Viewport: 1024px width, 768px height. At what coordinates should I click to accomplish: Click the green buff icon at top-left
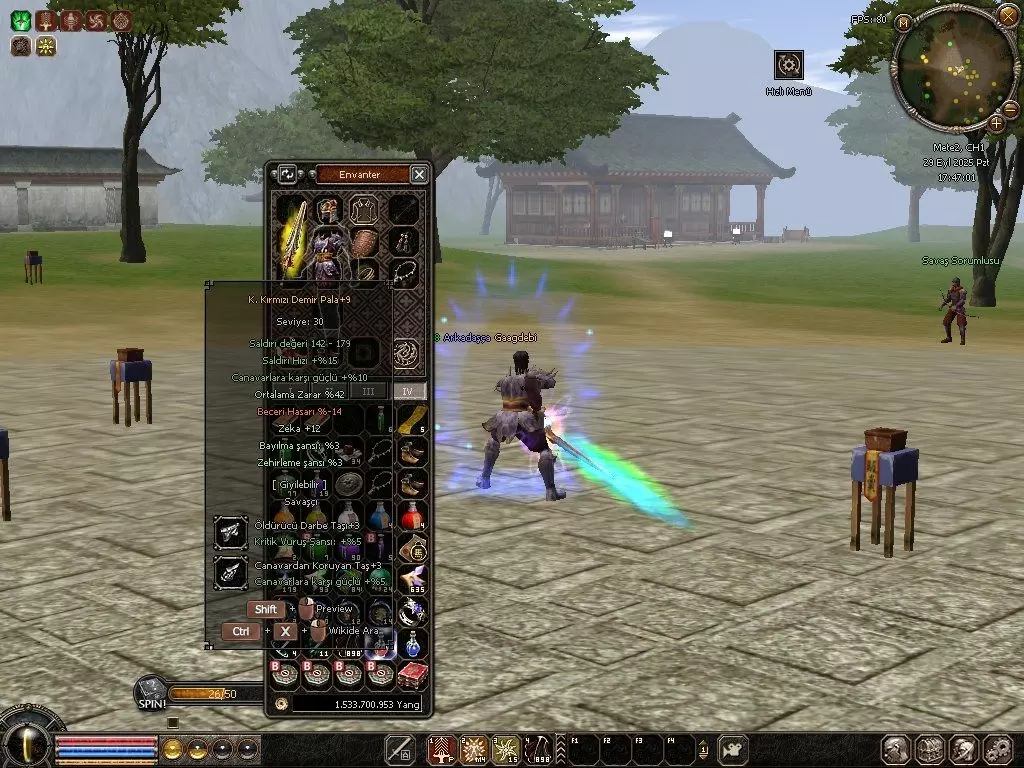click(21, 20)
